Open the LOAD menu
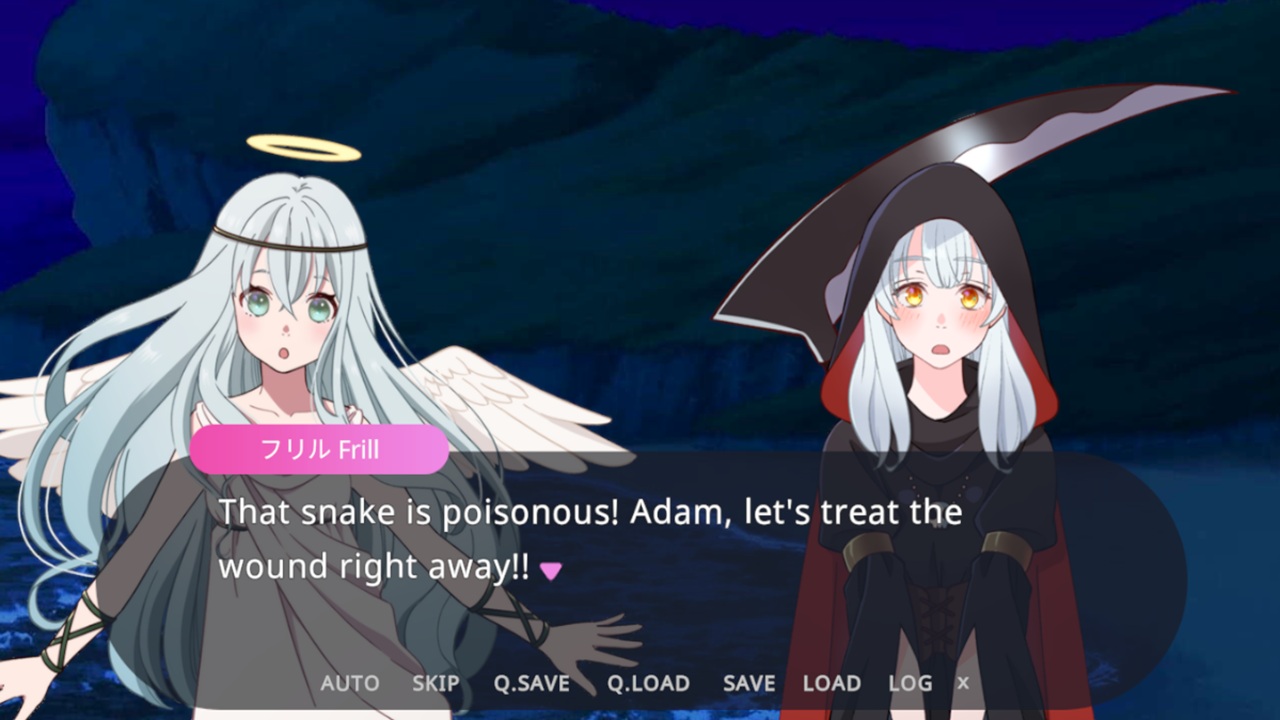The height and width of the screenshot is (720, 1280). click(x=831, y=683)
